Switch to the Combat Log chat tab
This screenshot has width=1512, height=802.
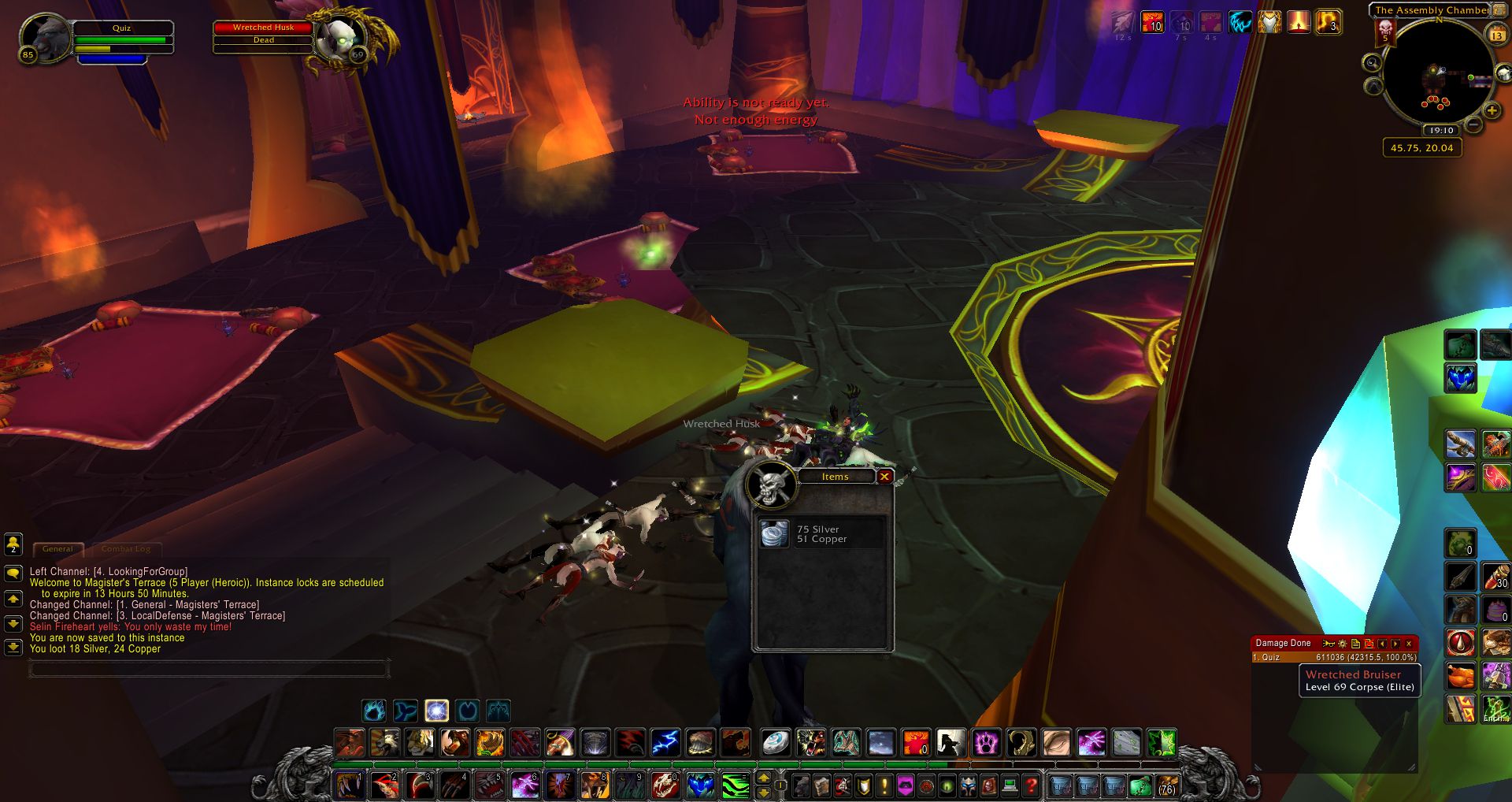(126, 549)
